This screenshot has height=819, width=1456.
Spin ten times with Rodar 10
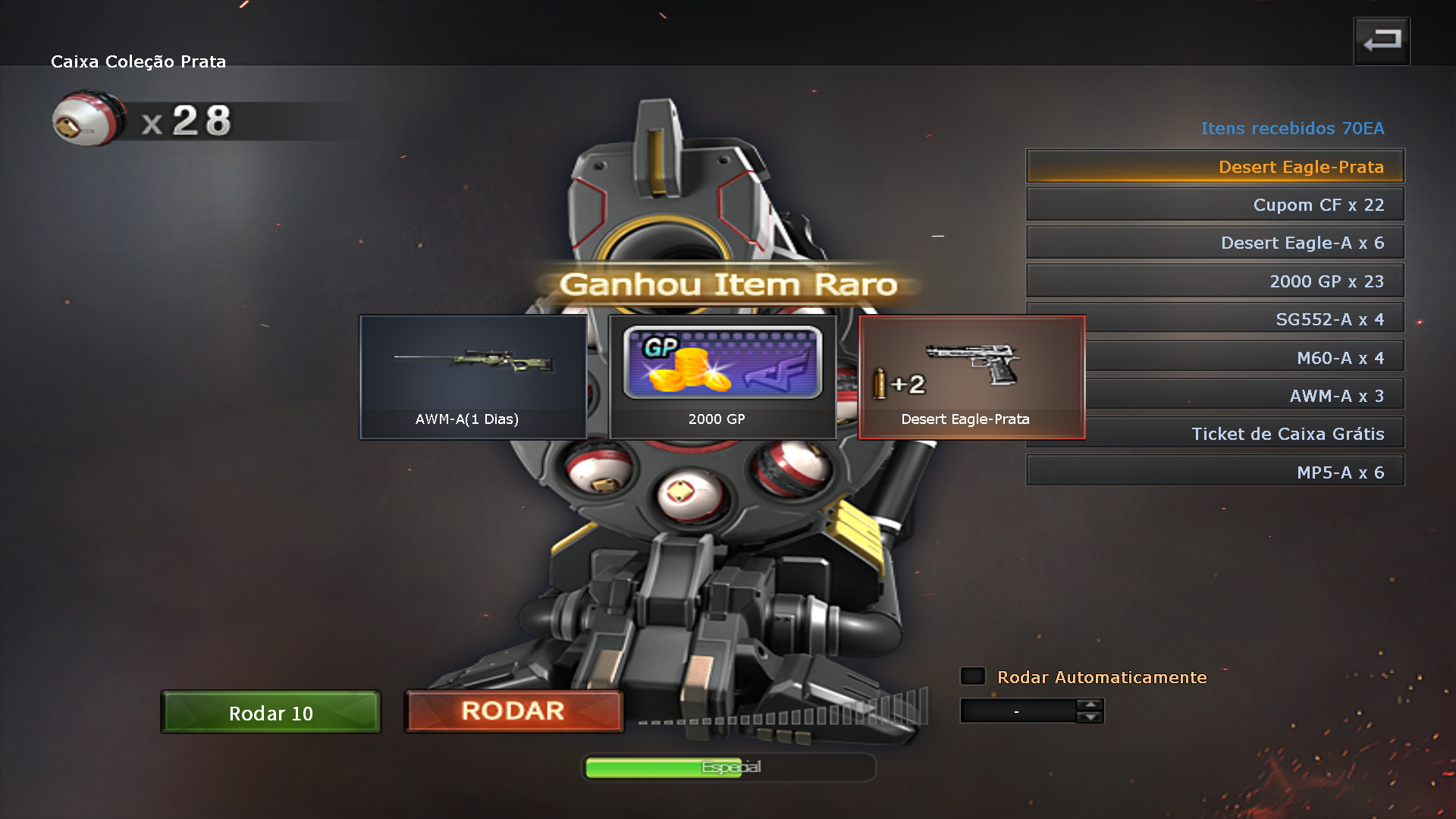(x=271, y=712)
